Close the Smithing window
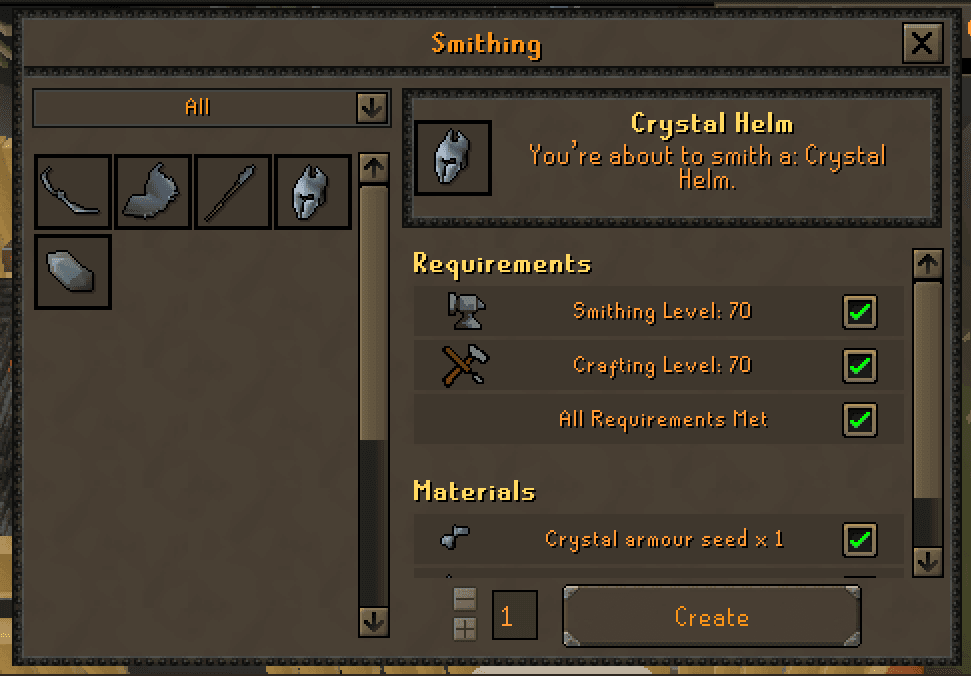 921,43
